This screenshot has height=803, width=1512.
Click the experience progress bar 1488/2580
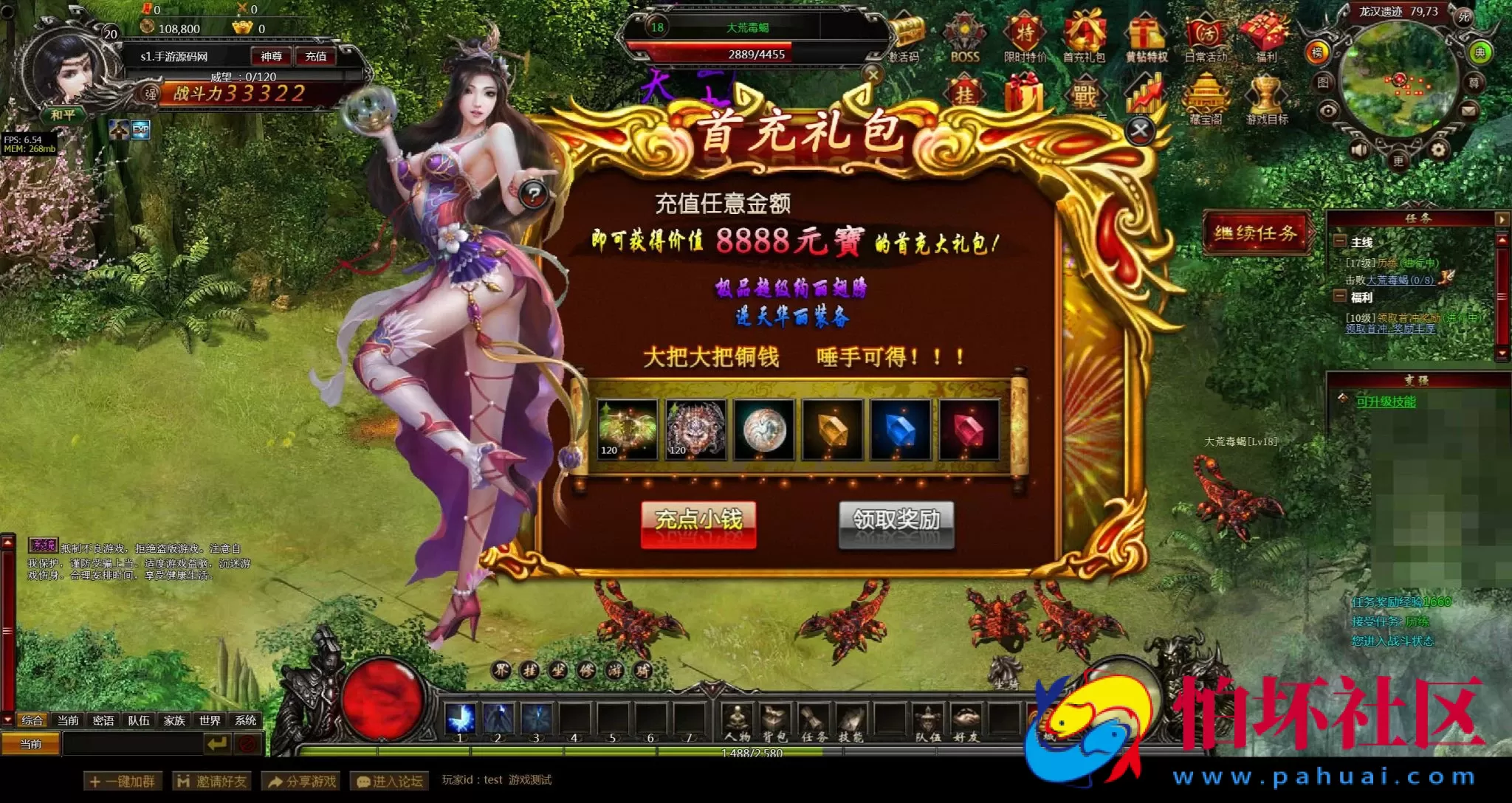point(752,751)
